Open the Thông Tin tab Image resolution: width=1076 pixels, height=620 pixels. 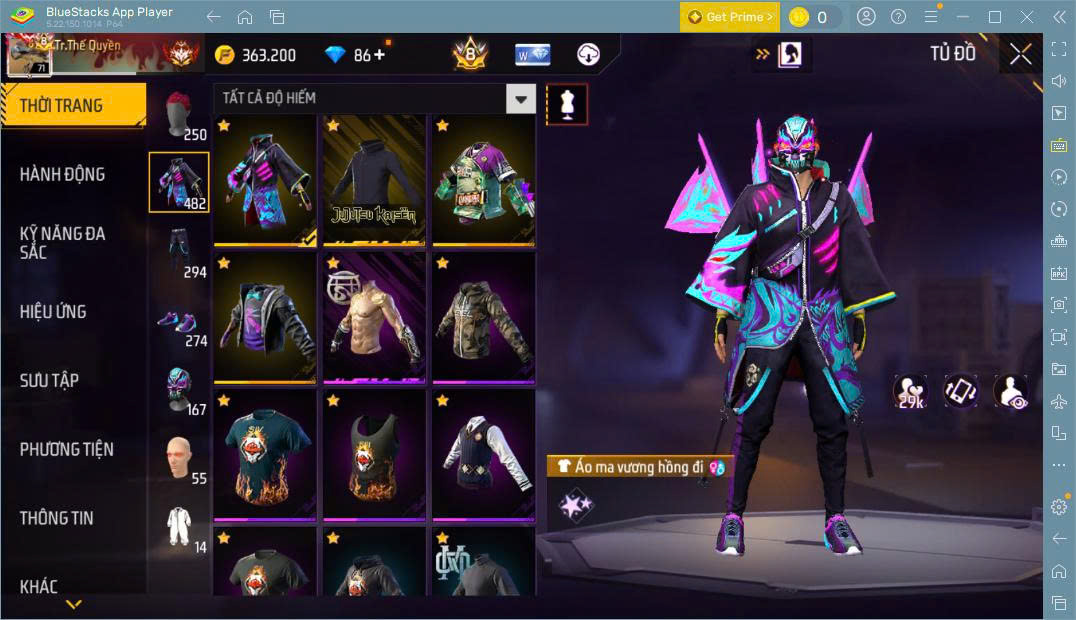(57, 518)
